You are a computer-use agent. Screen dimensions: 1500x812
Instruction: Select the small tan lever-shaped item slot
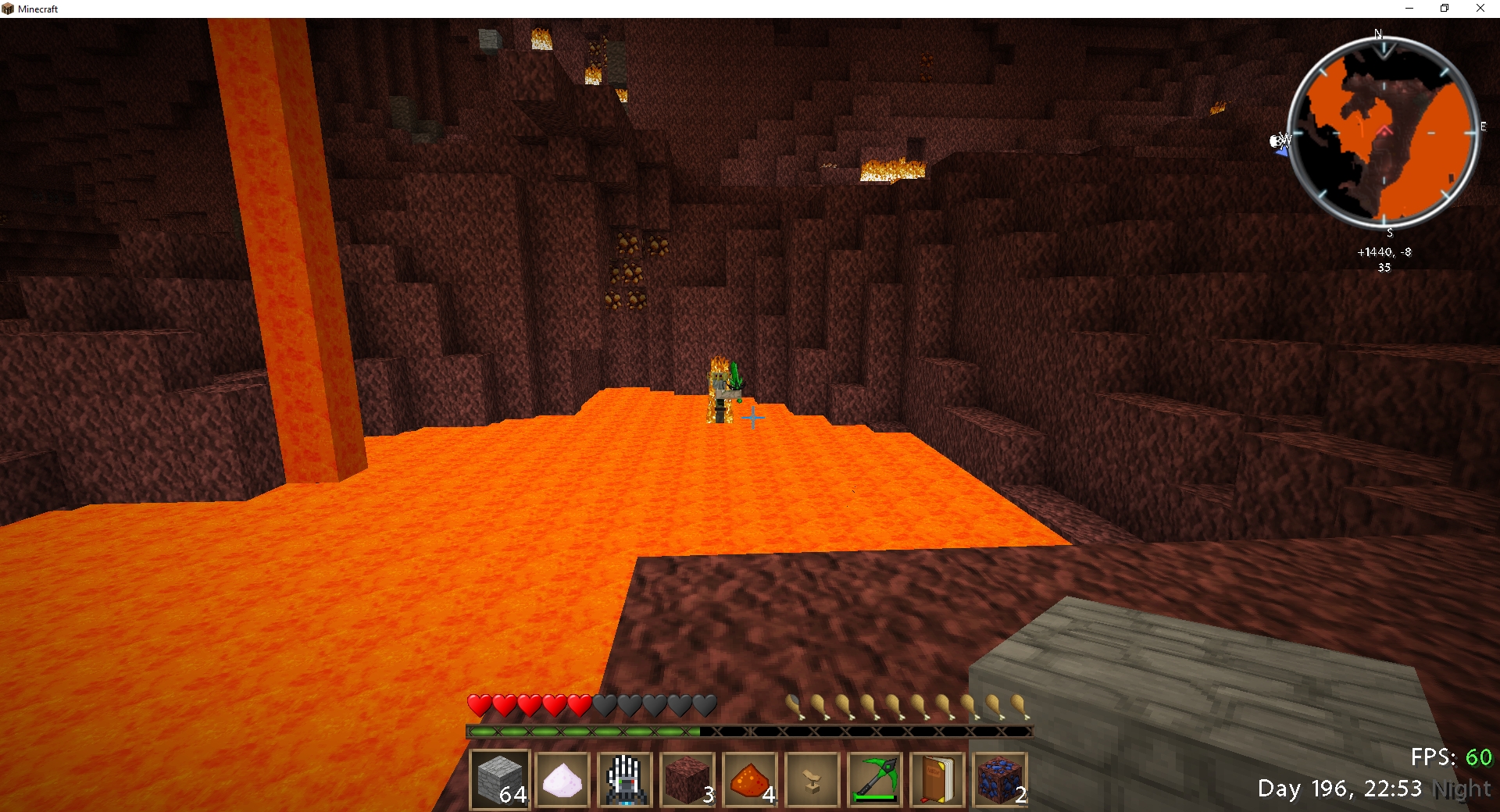tap(812, 779)
